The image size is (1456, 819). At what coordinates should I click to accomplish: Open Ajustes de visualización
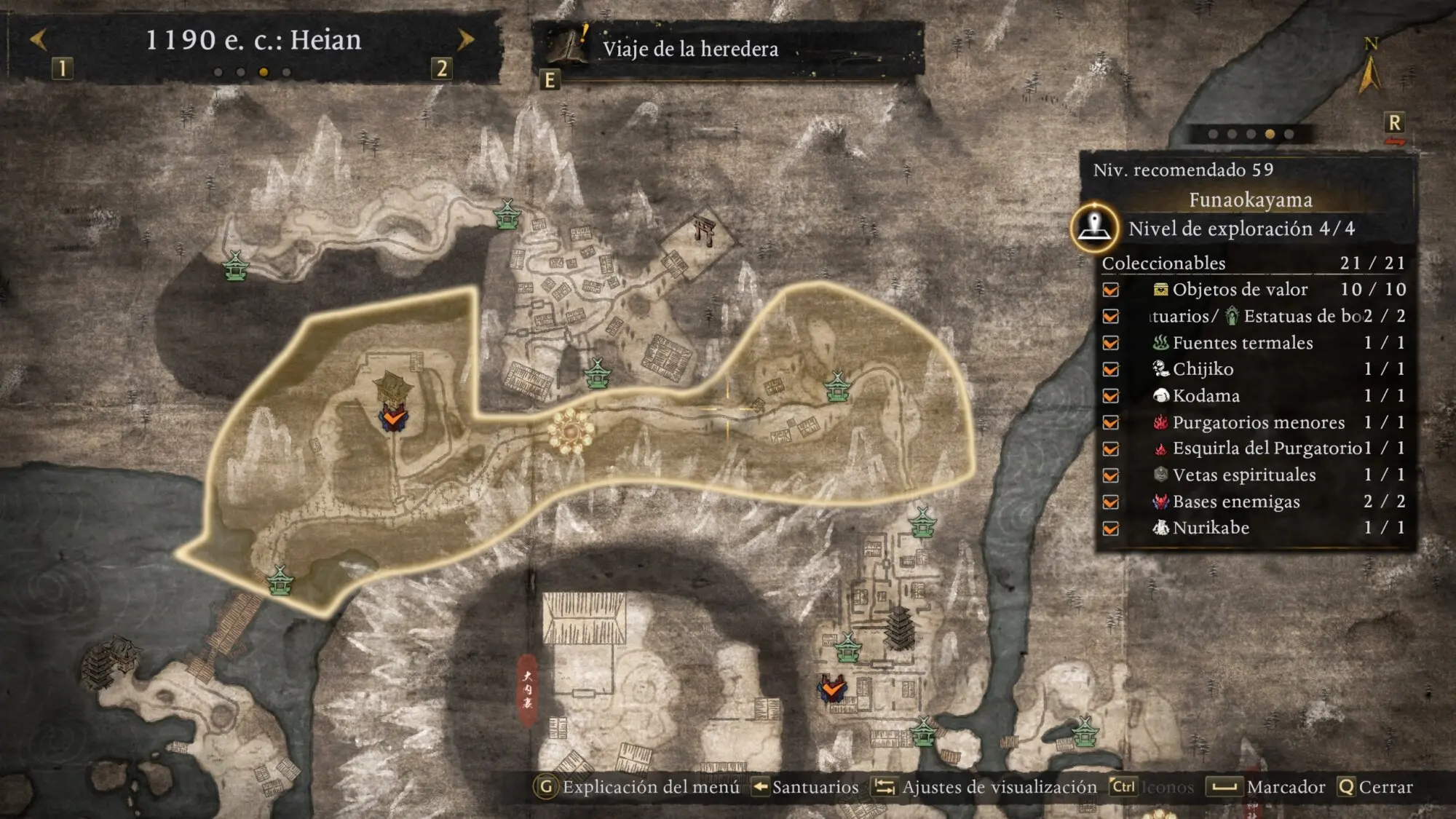[986, 787]
